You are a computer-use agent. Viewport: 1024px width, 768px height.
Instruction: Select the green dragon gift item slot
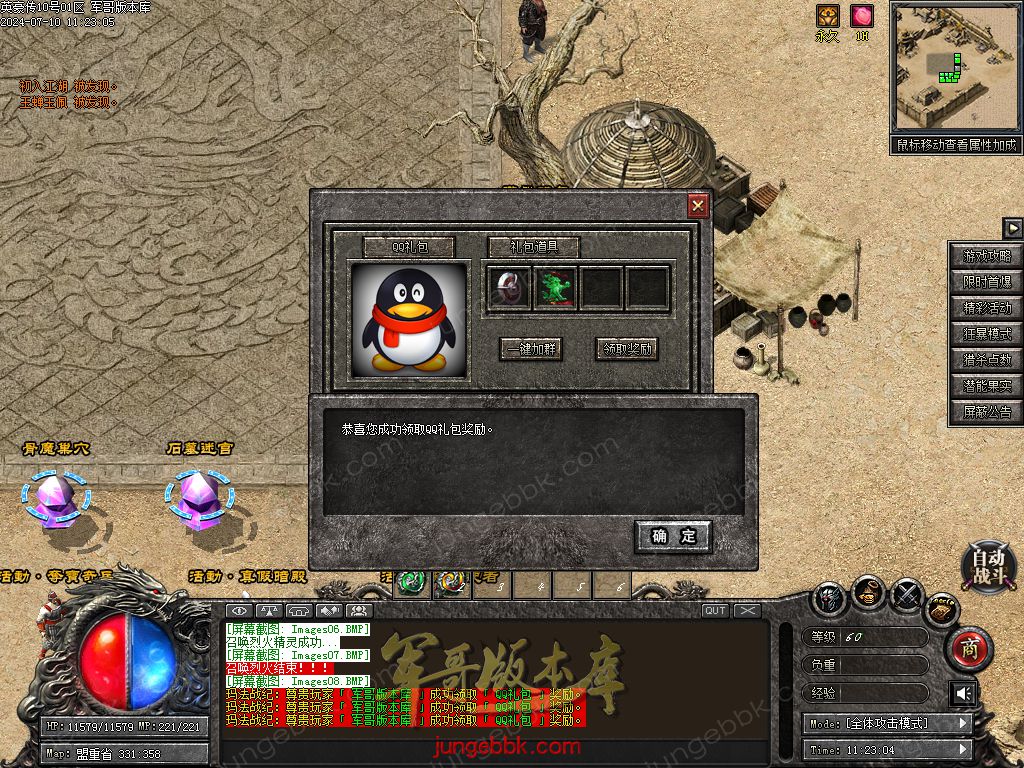click(554, 288)
